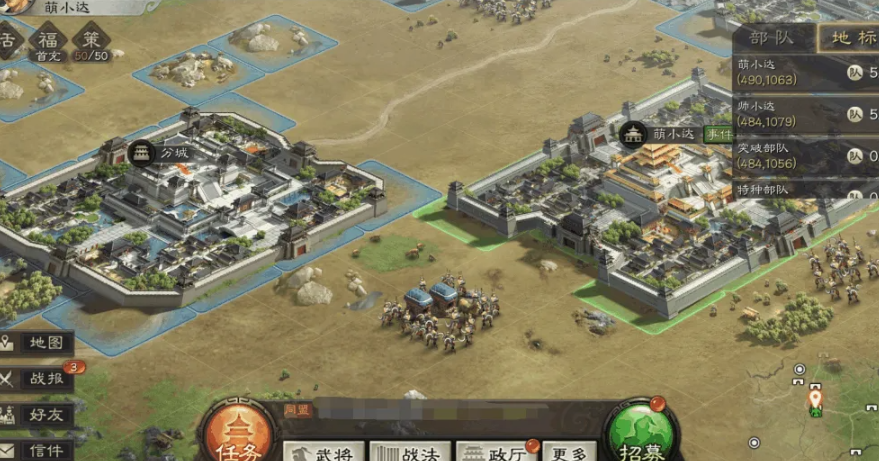The image size is (879, 461).
Task: Click the 福 blessing icon
Action: coord(46,42)
